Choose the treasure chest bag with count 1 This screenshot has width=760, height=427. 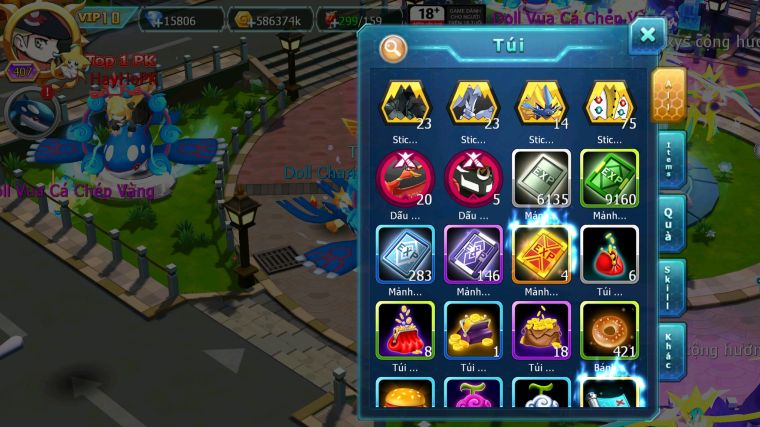tap(473, 330)
